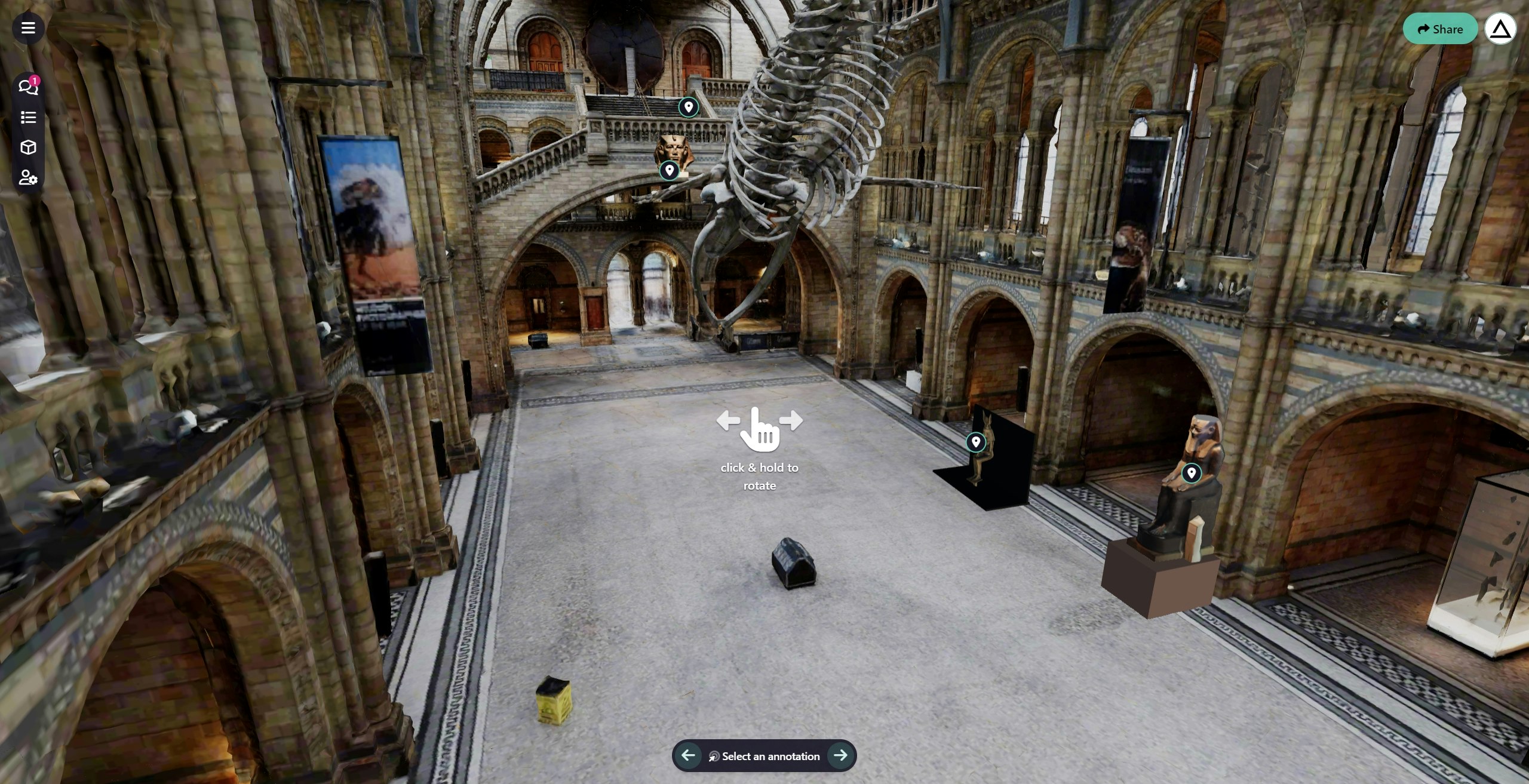Image resolution: width=1529 pixels, height=784 pixels.
Task: Click the notification badge showing 1
Action: click(36, 79)
